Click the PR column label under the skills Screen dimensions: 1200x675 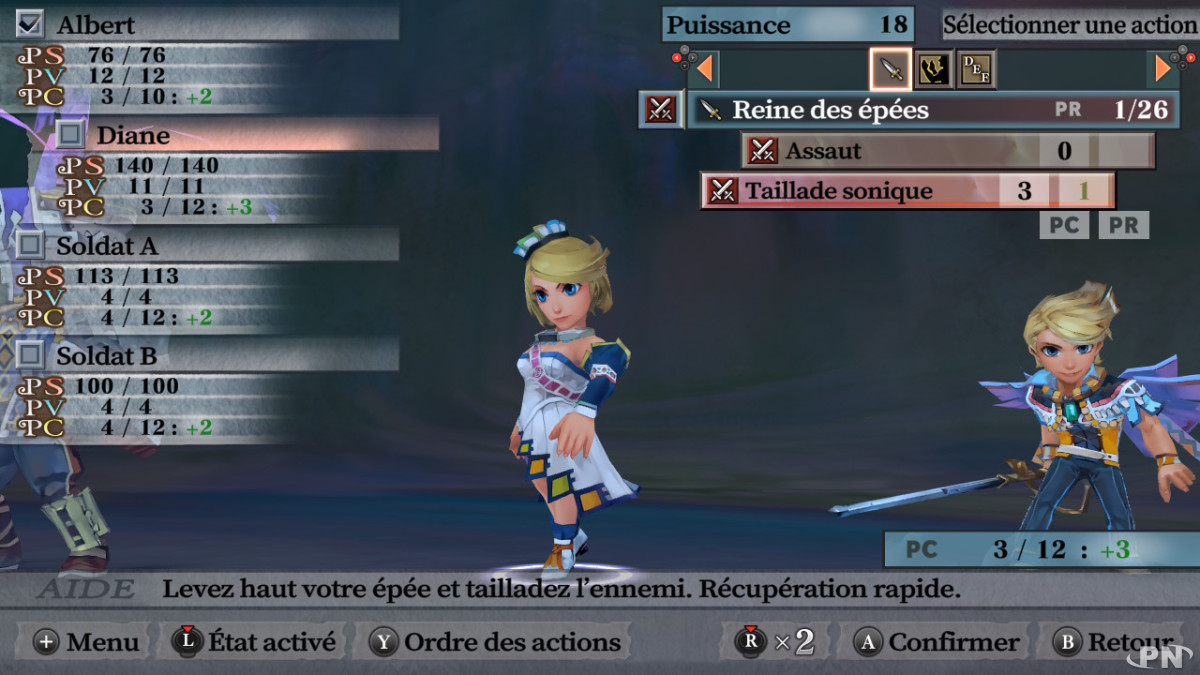pos(1123,225)
